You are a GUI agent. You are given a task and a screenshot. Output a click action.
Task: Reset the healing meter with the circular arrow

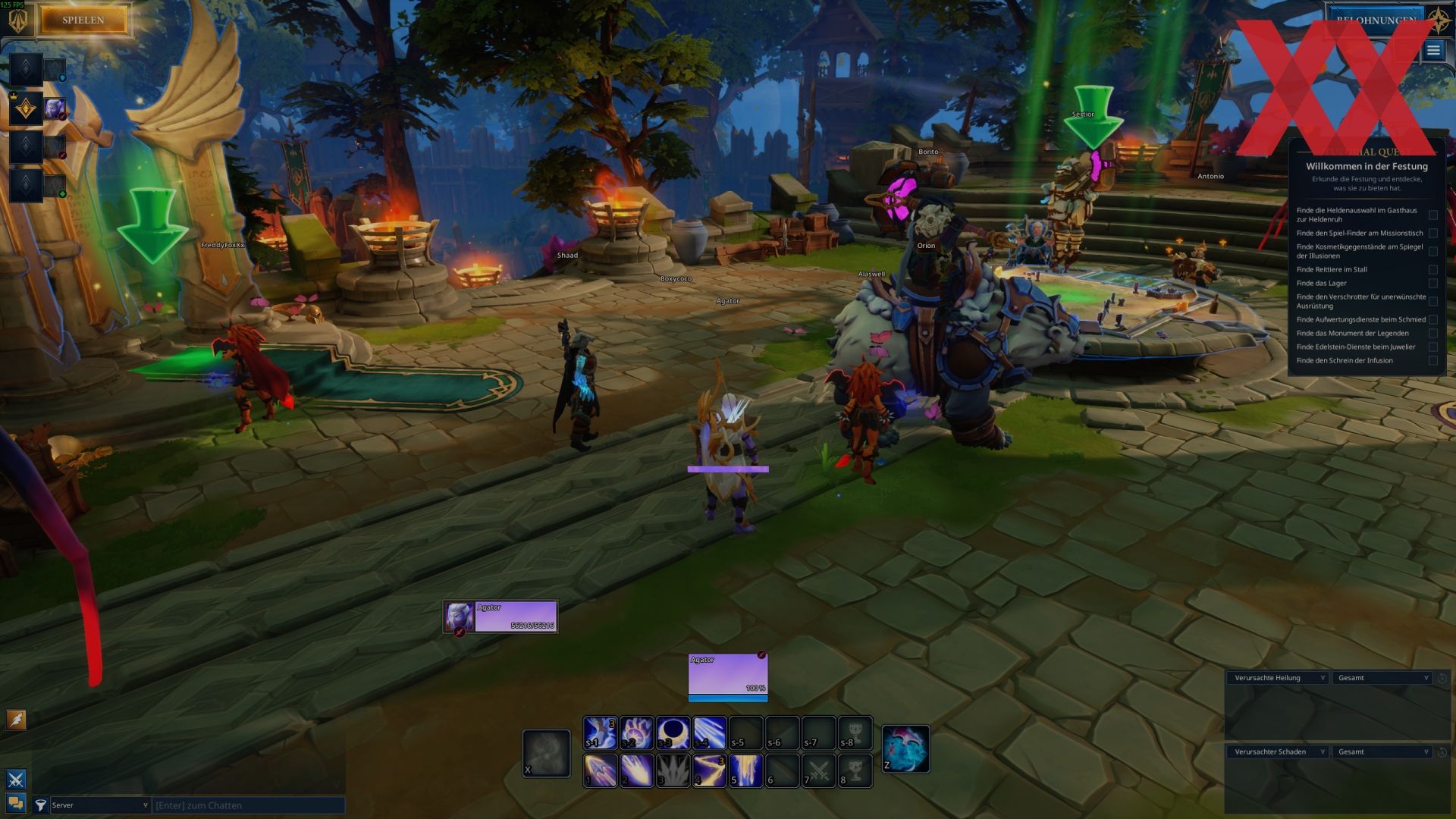point(1442,678)
